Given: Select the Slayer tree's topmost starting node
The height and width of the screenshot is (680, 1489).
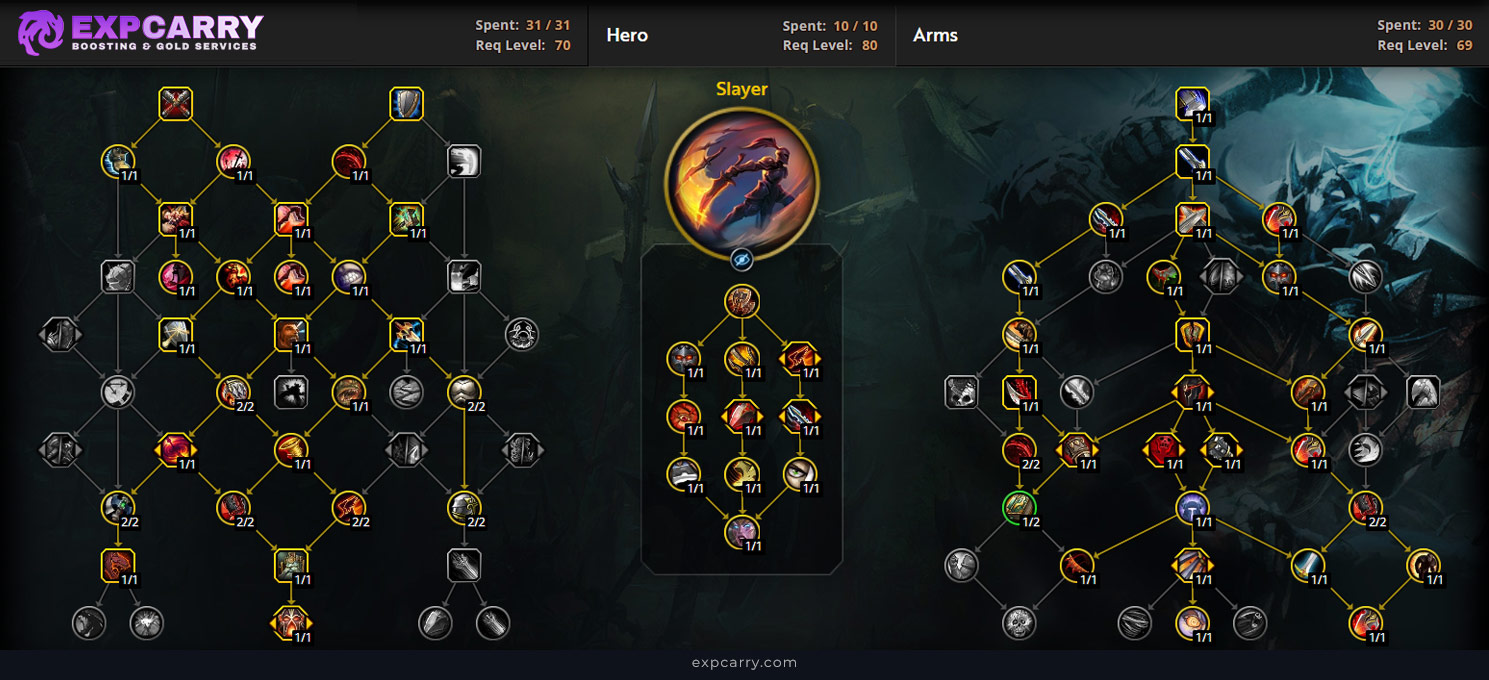Looking at the screenshot, I should 741,301.
